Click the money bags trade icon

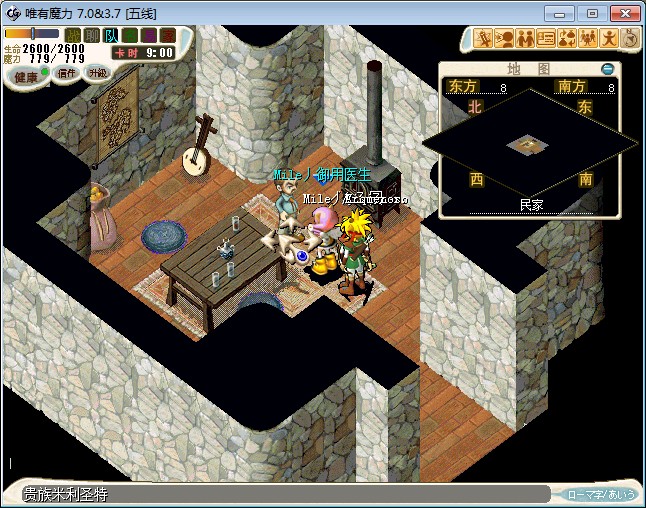pyautogui.click(x=568, y=39)
